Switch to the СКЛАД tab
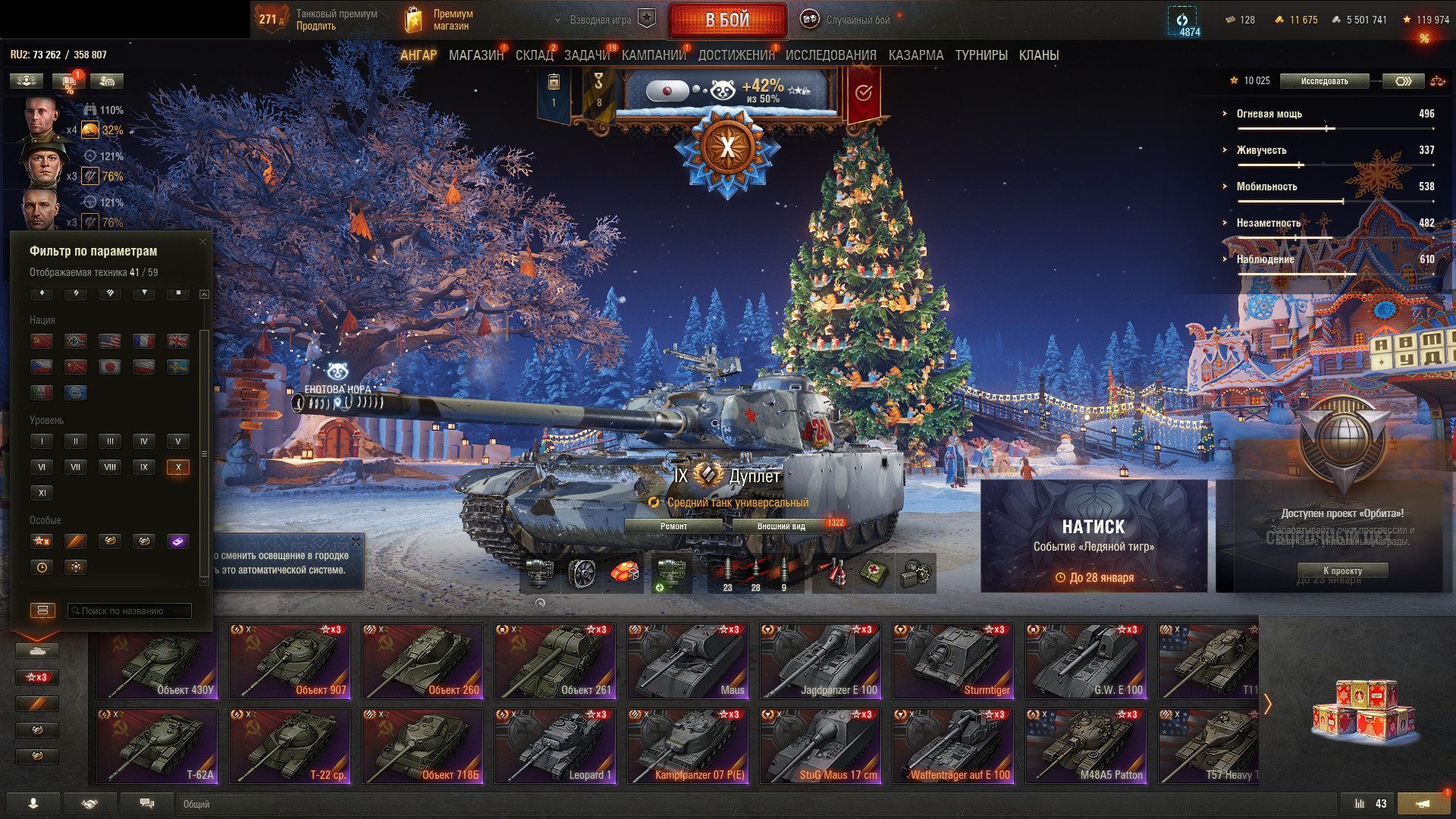 point(534,55)
